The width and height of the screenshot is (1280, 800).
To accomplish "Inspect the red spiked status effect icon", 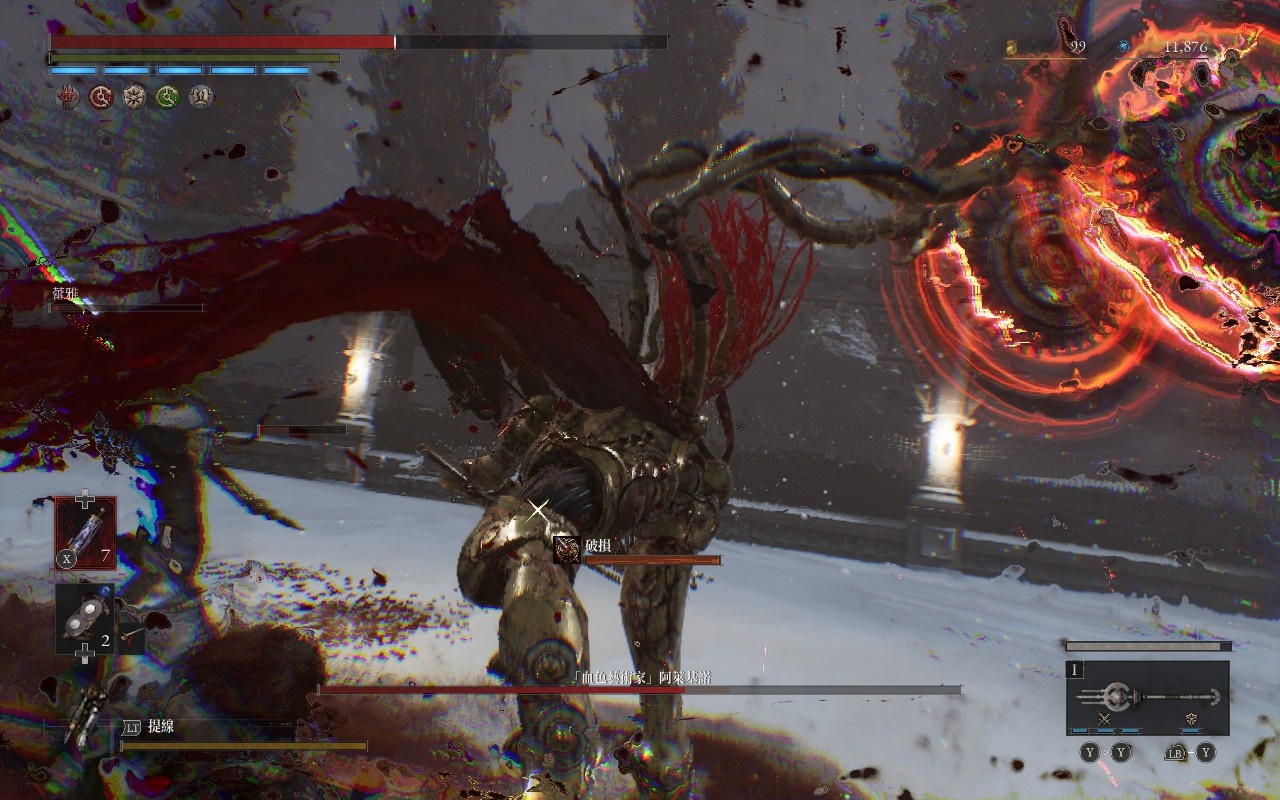I will pos(67,97).
